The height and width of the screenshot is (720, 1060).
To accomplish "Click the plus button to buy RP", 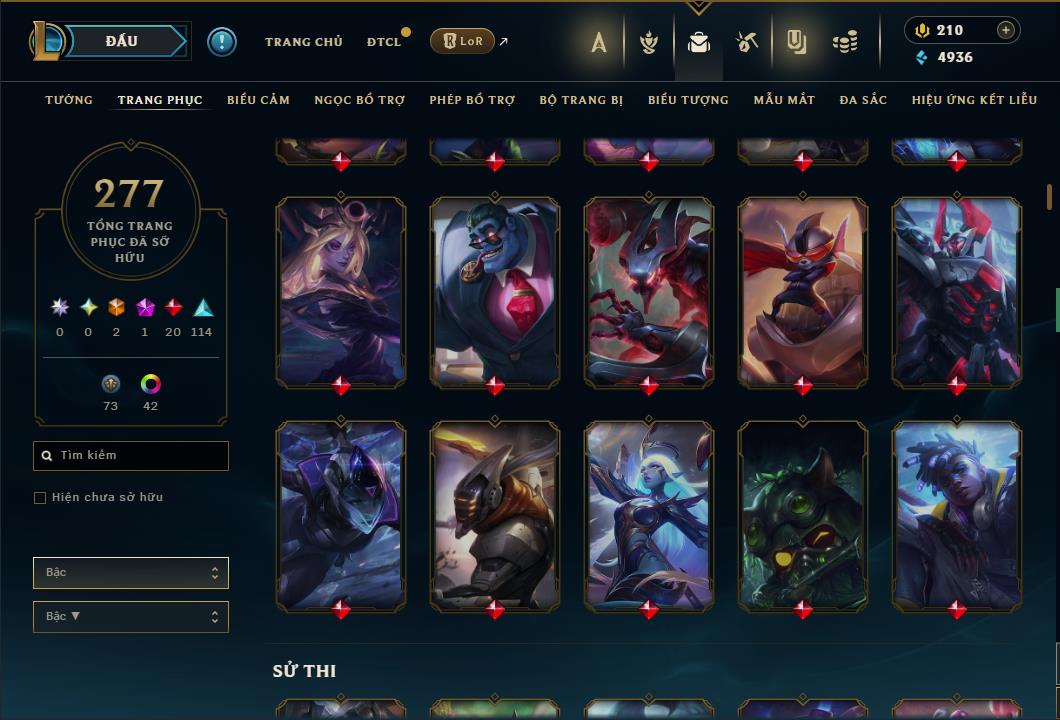I will 1006,30.
